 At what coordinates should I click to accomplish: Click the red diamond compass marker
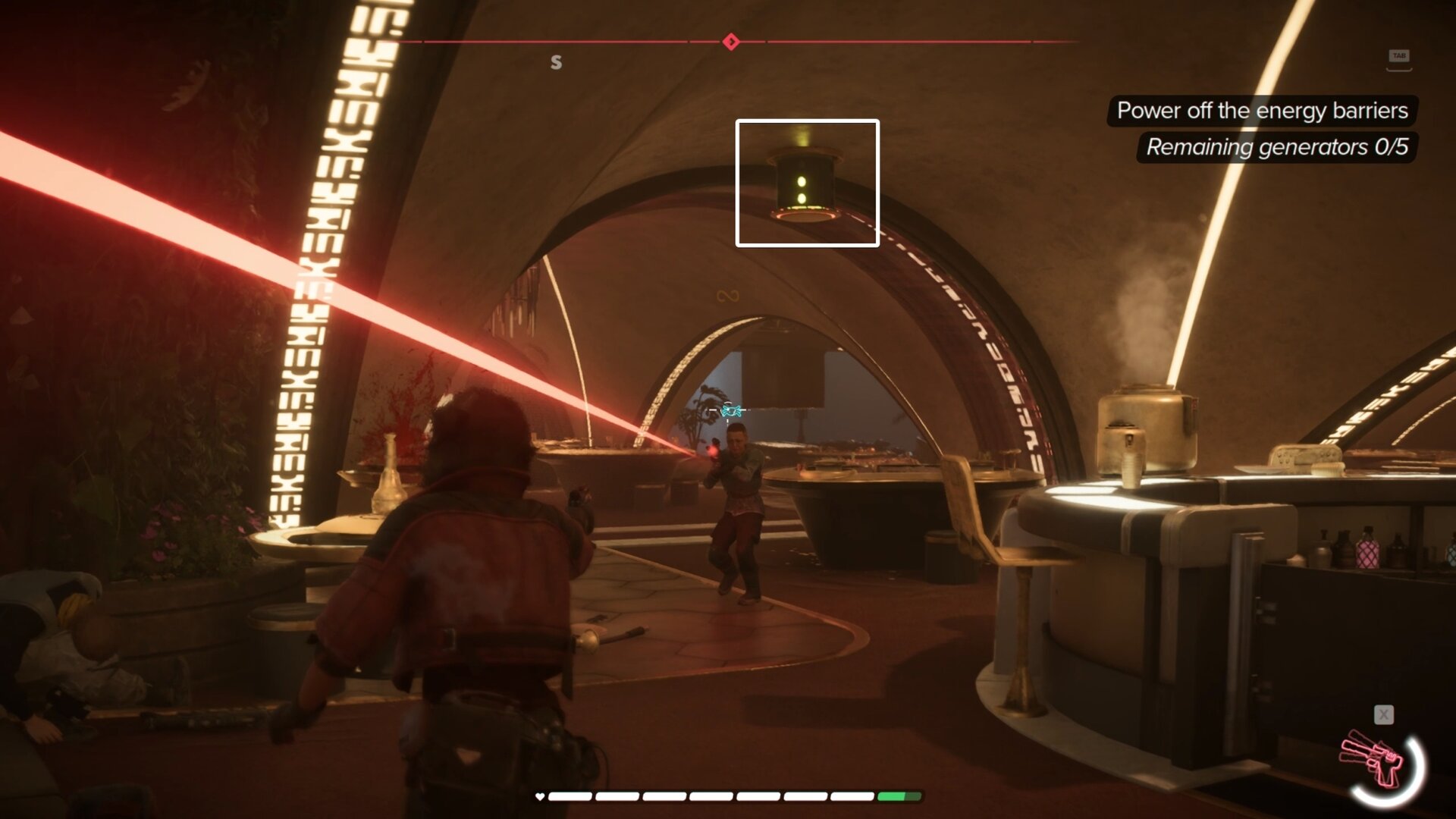point(731,42)
